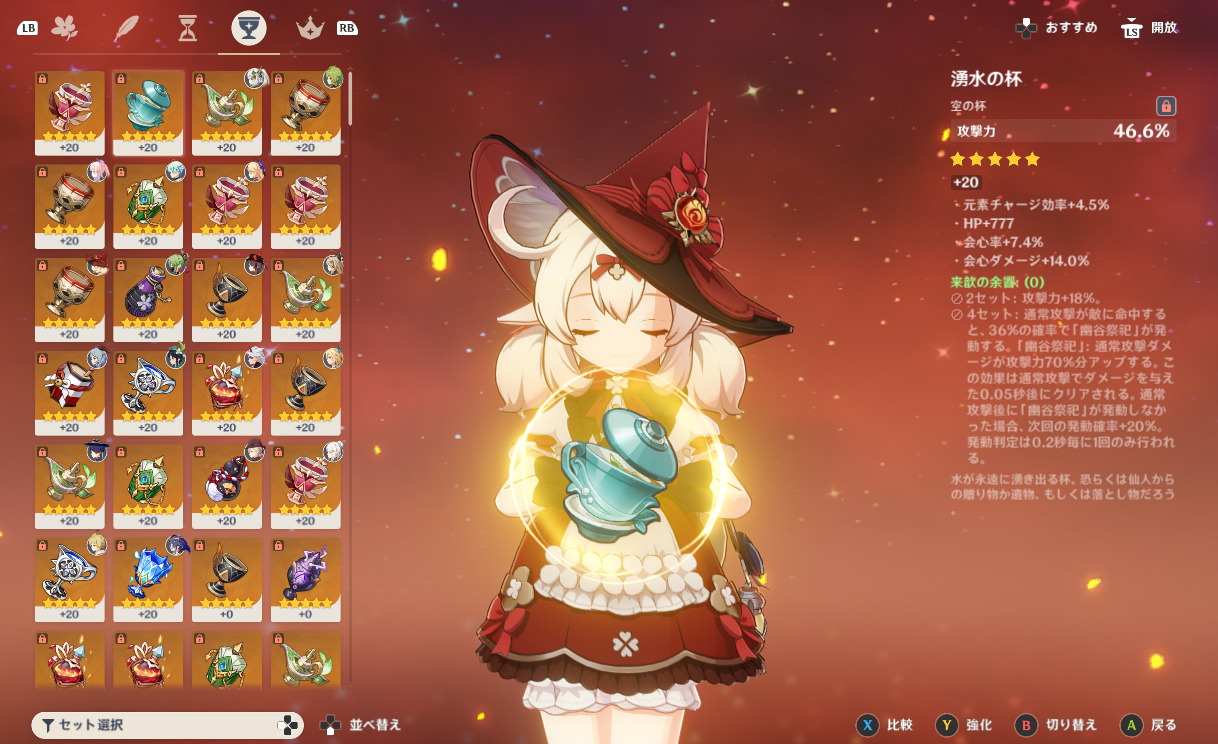This screenshot has height=744, width=1218.
Task: Open the feather artifact tab
Action: [x=125, y=28]
